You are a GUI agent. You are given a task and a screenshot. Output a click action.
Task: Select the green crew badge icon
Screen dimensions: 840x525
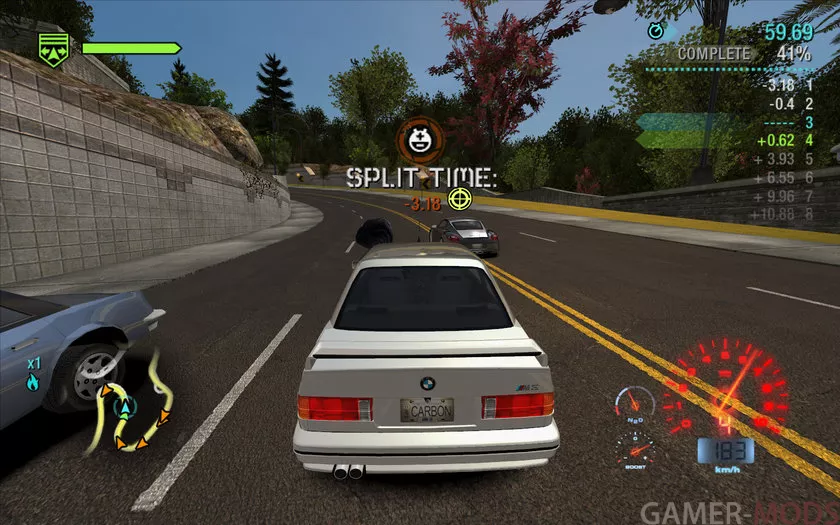point(52,47)
